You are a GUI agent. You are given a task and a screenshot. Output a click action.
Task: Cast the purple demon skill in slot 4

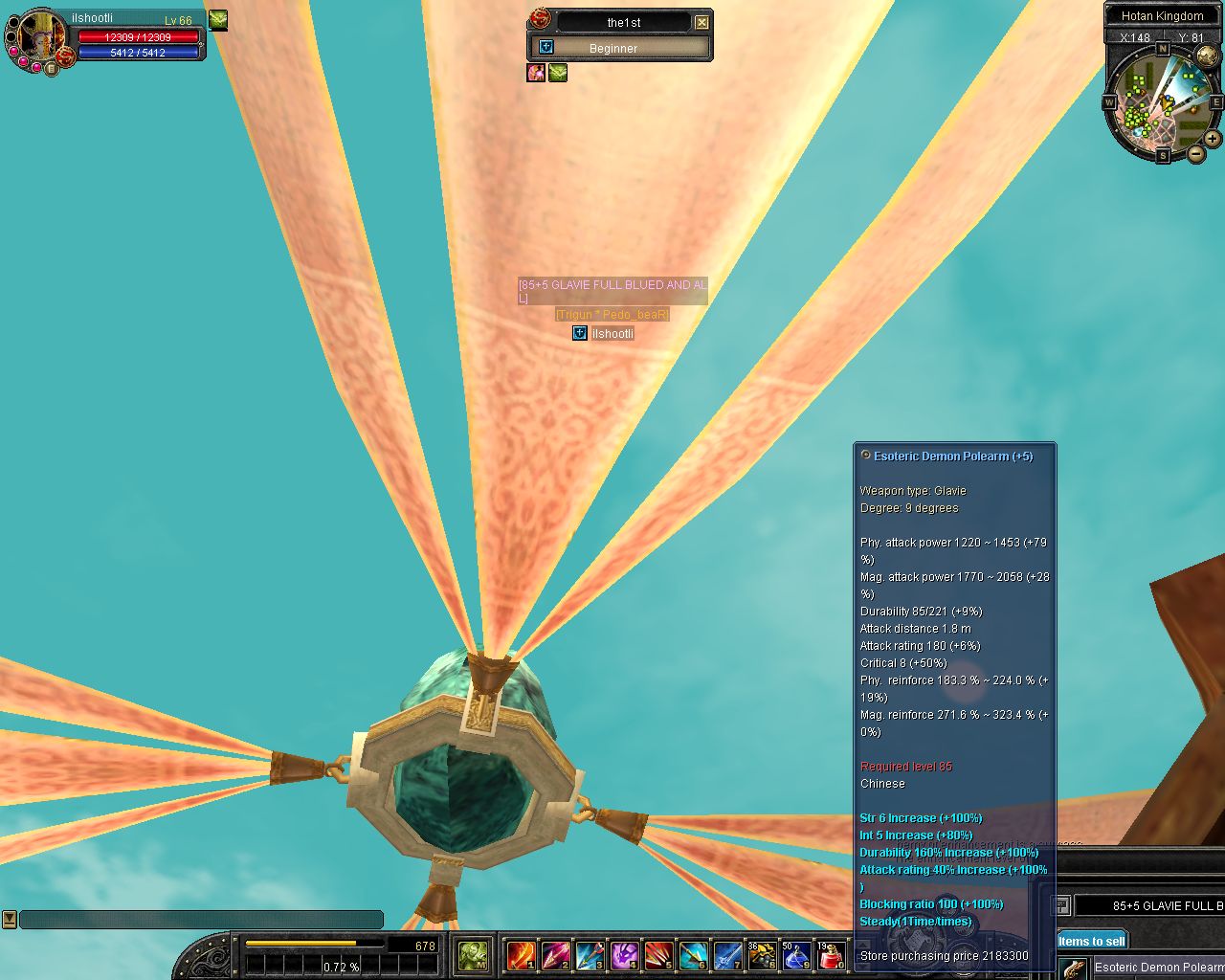pyautogui.click(x=624, y=955)
